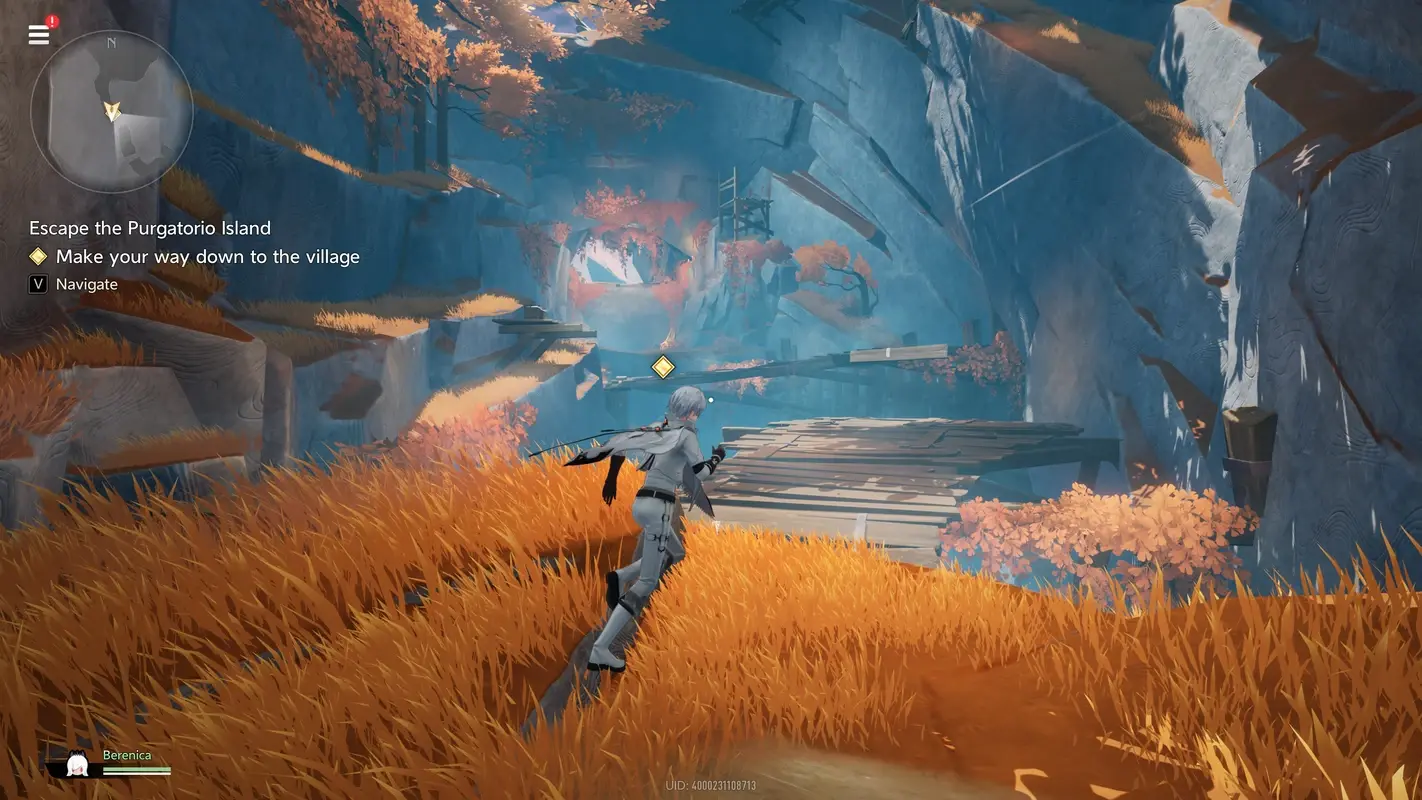Click the white dot near the character's hand
1422x800 pixels.
pyautogui.click(x=711, y=398)
